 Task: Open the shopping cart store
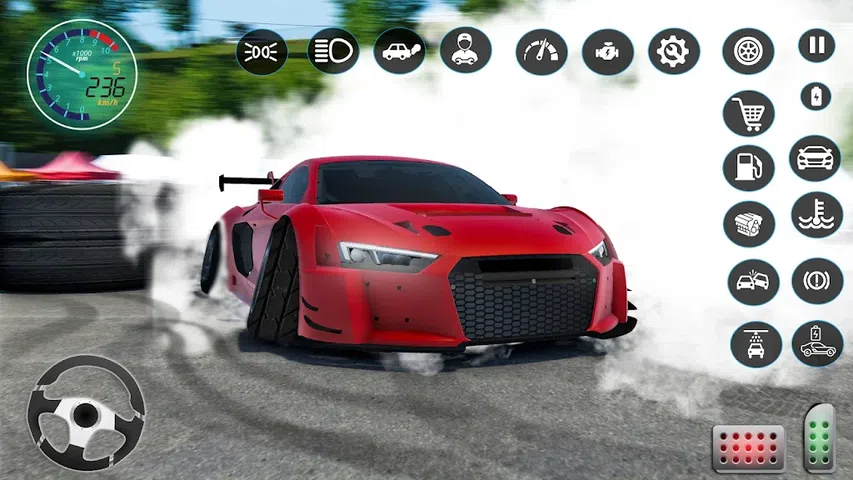[x=748, y=113]
